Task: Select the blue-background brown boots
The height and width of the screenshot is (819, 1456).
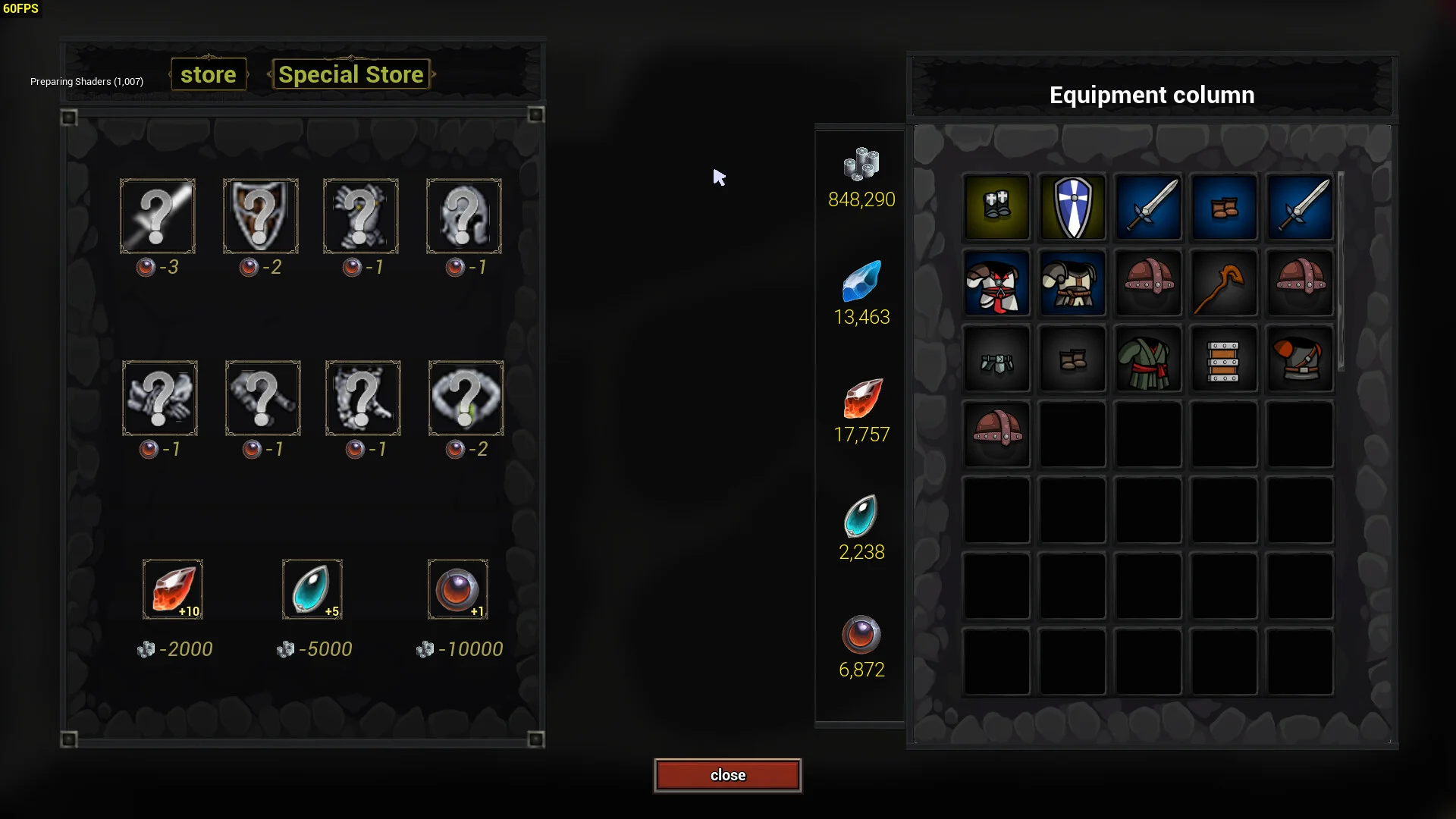Action: tap(1224, 207)
